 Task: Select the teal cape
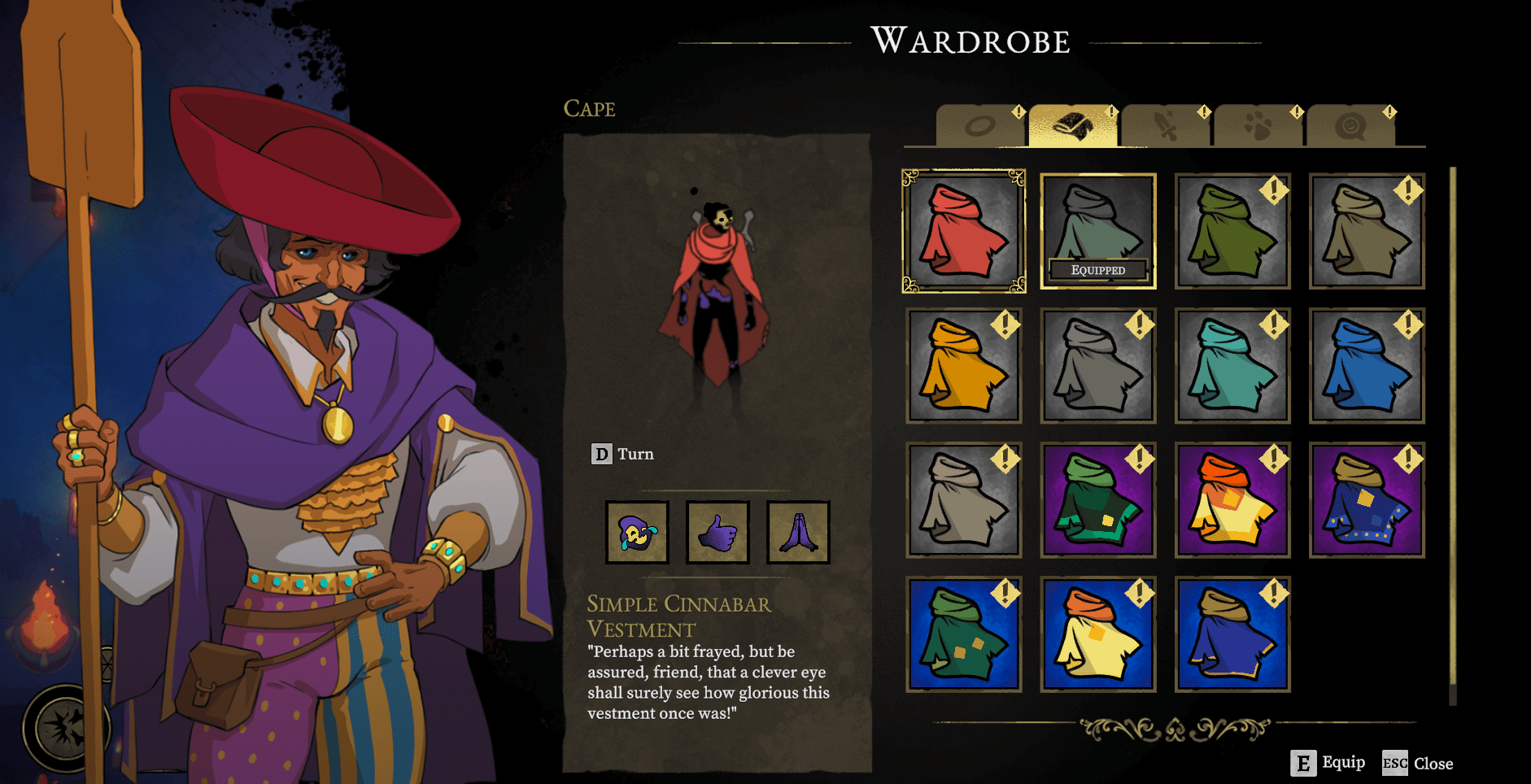[x=1232, y=366]
